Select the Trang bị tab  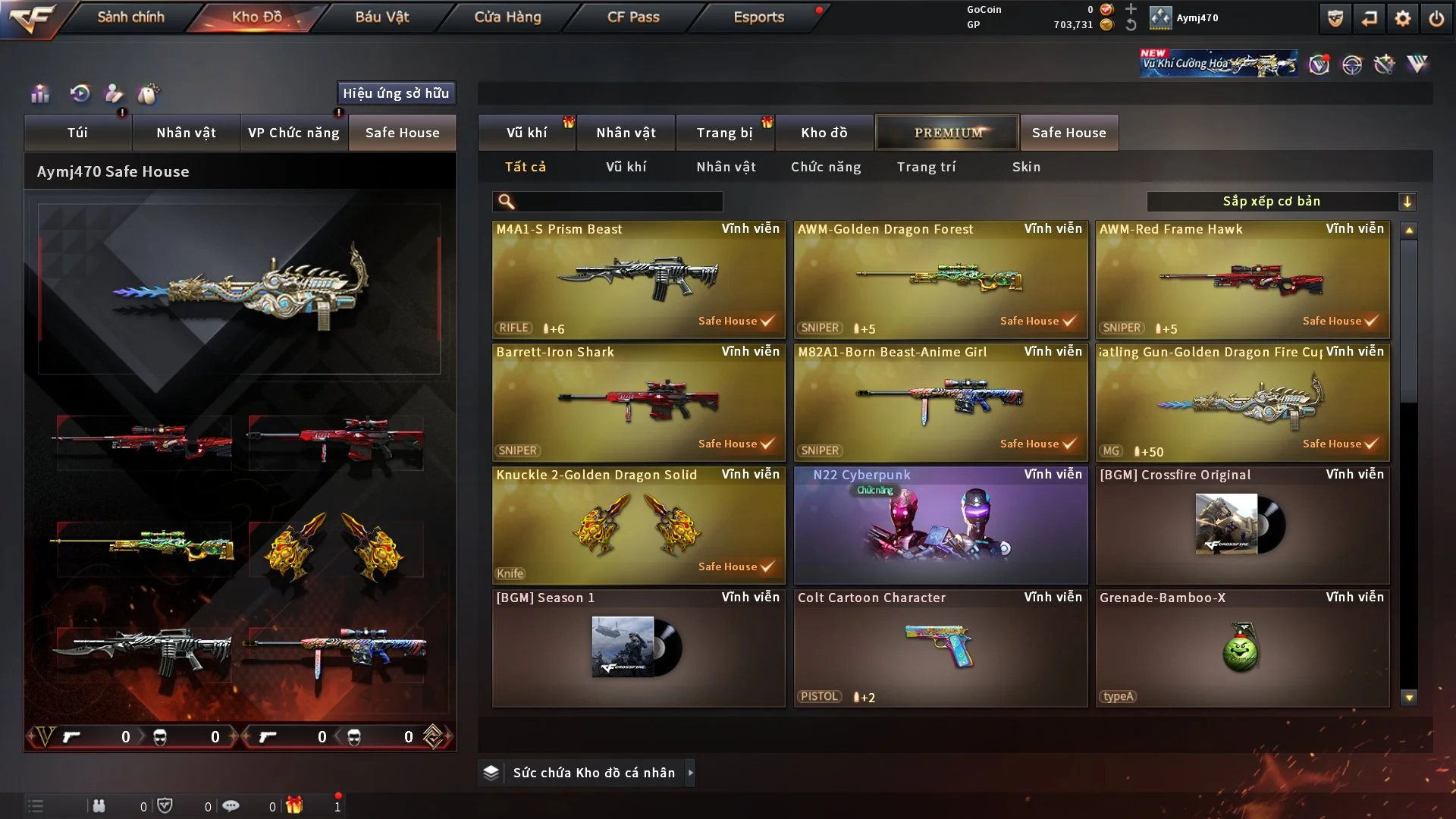click(724, 133)
